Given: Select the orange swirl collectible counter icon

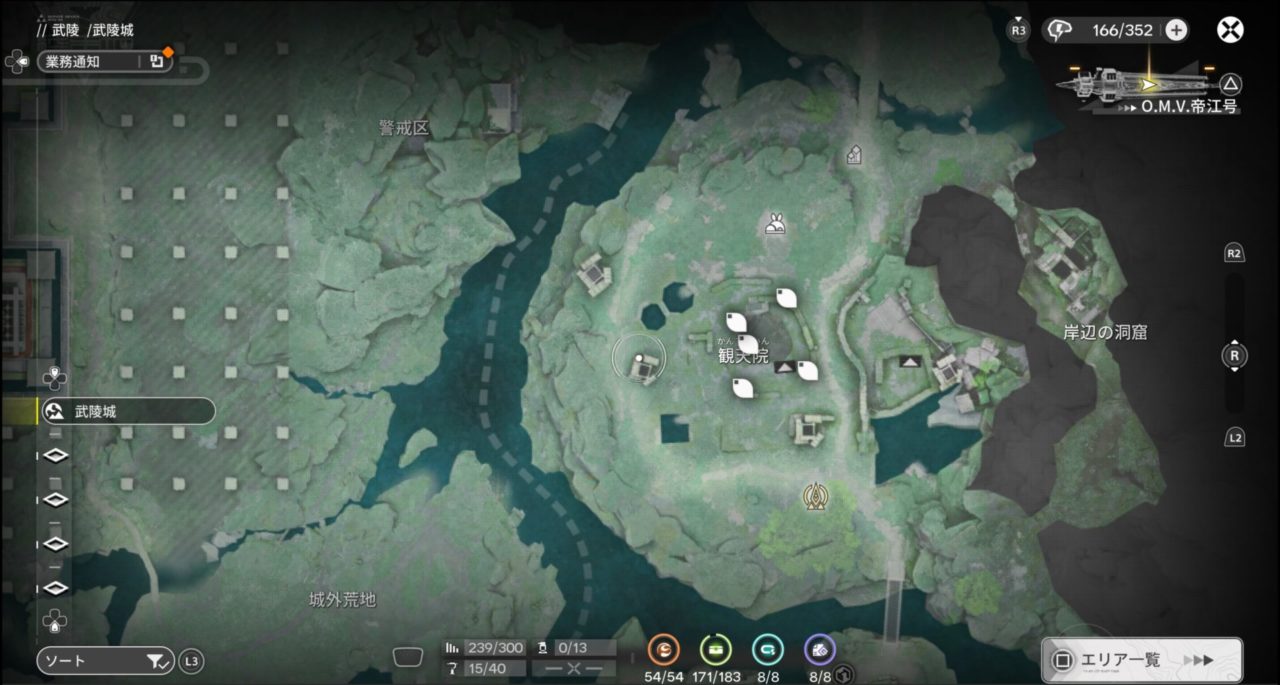Looking at the screenshot, I should tap(663, 650).
